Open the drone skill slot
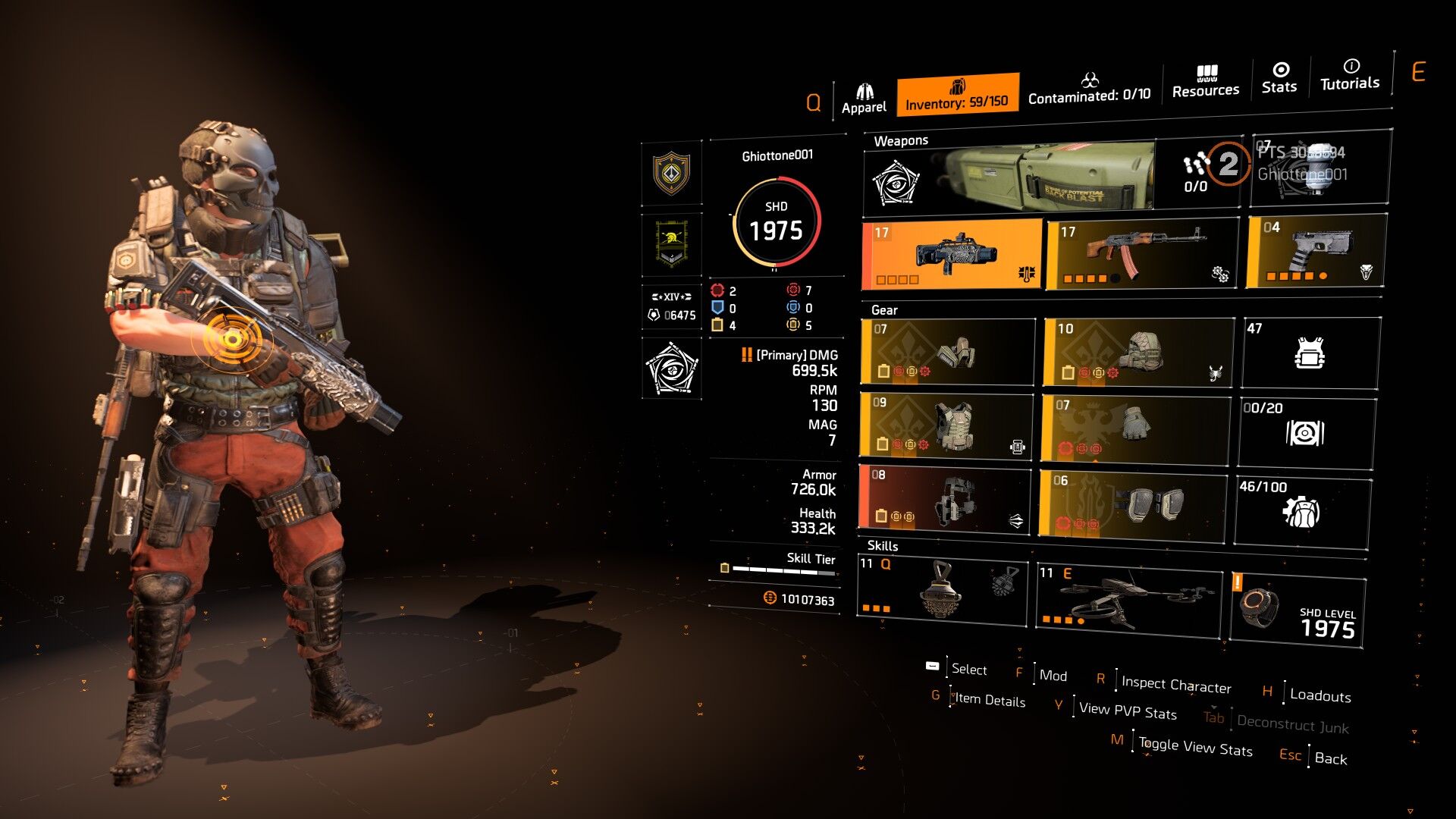This screenshot has height=819, width=1456. 1130,599
